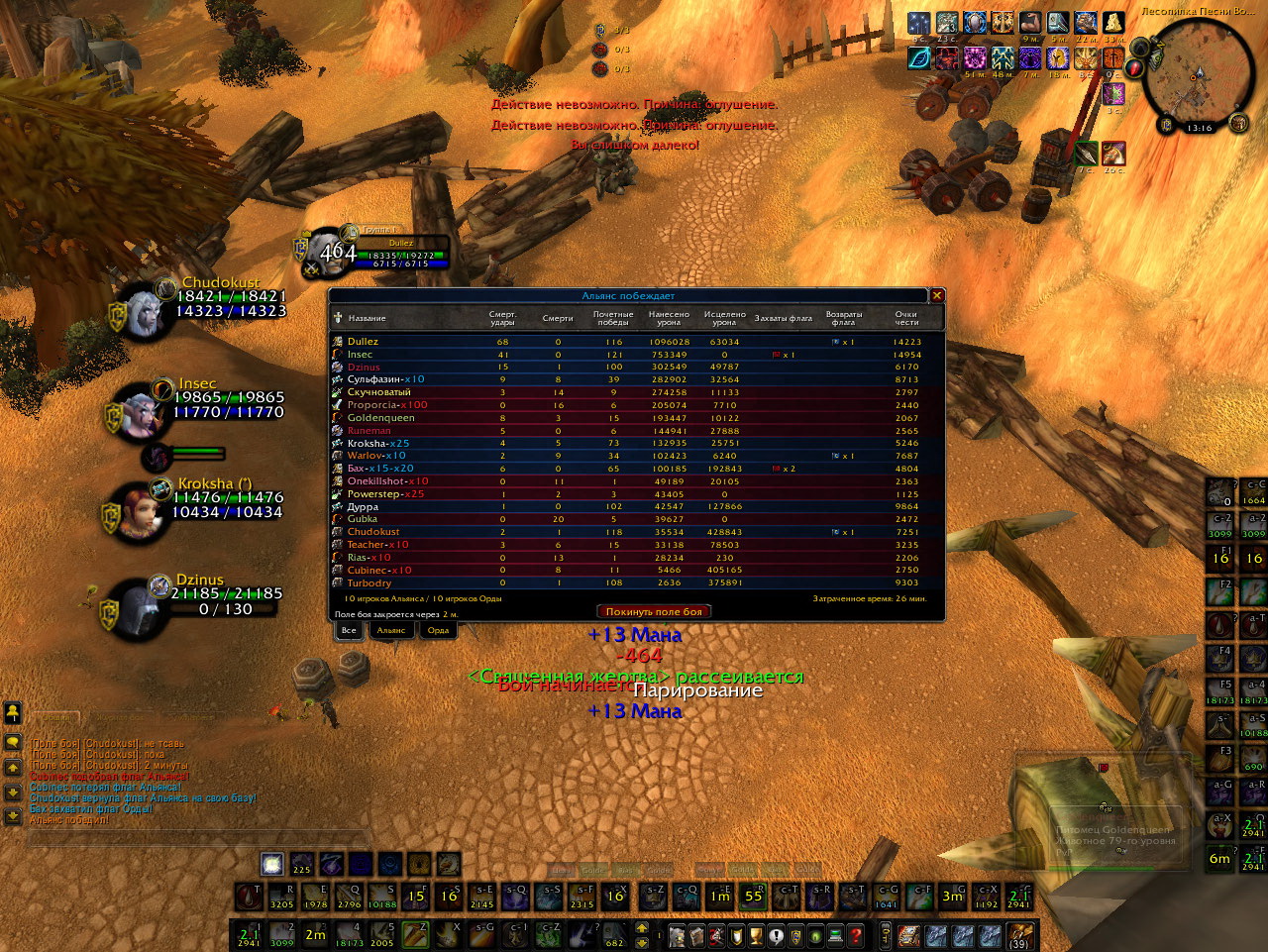Image resolution: width=1268 pixels, height=952 pixels.
Task: Select the Все scoreboard tab
Action: 348,630
